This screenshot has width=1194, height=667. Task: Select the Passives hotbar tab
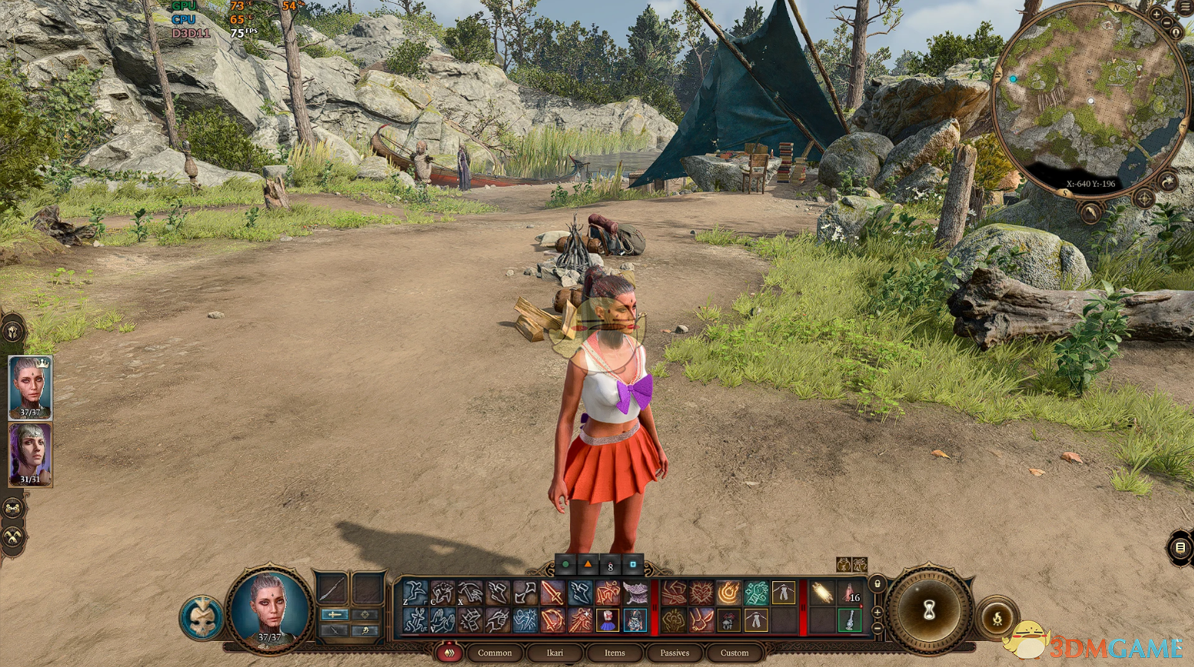674,653
